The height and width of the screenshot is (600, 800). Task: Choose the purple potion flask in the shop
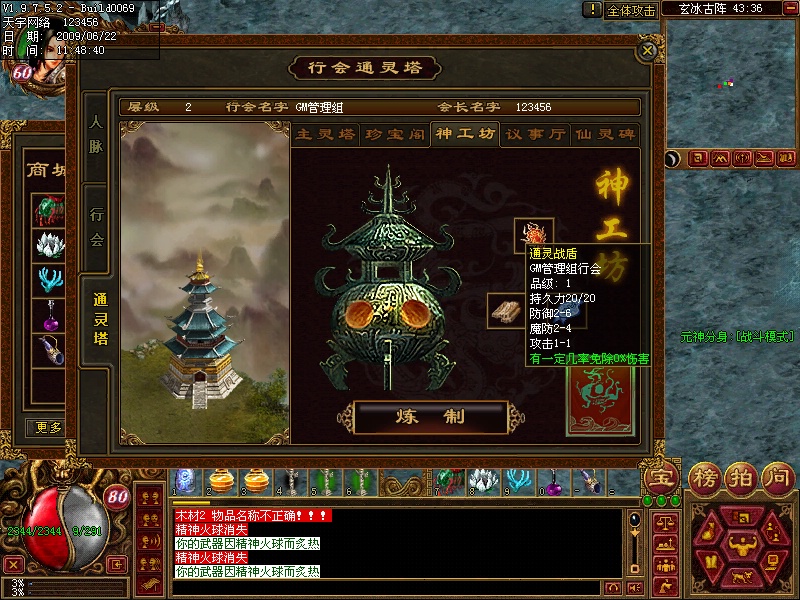(49, 317)
